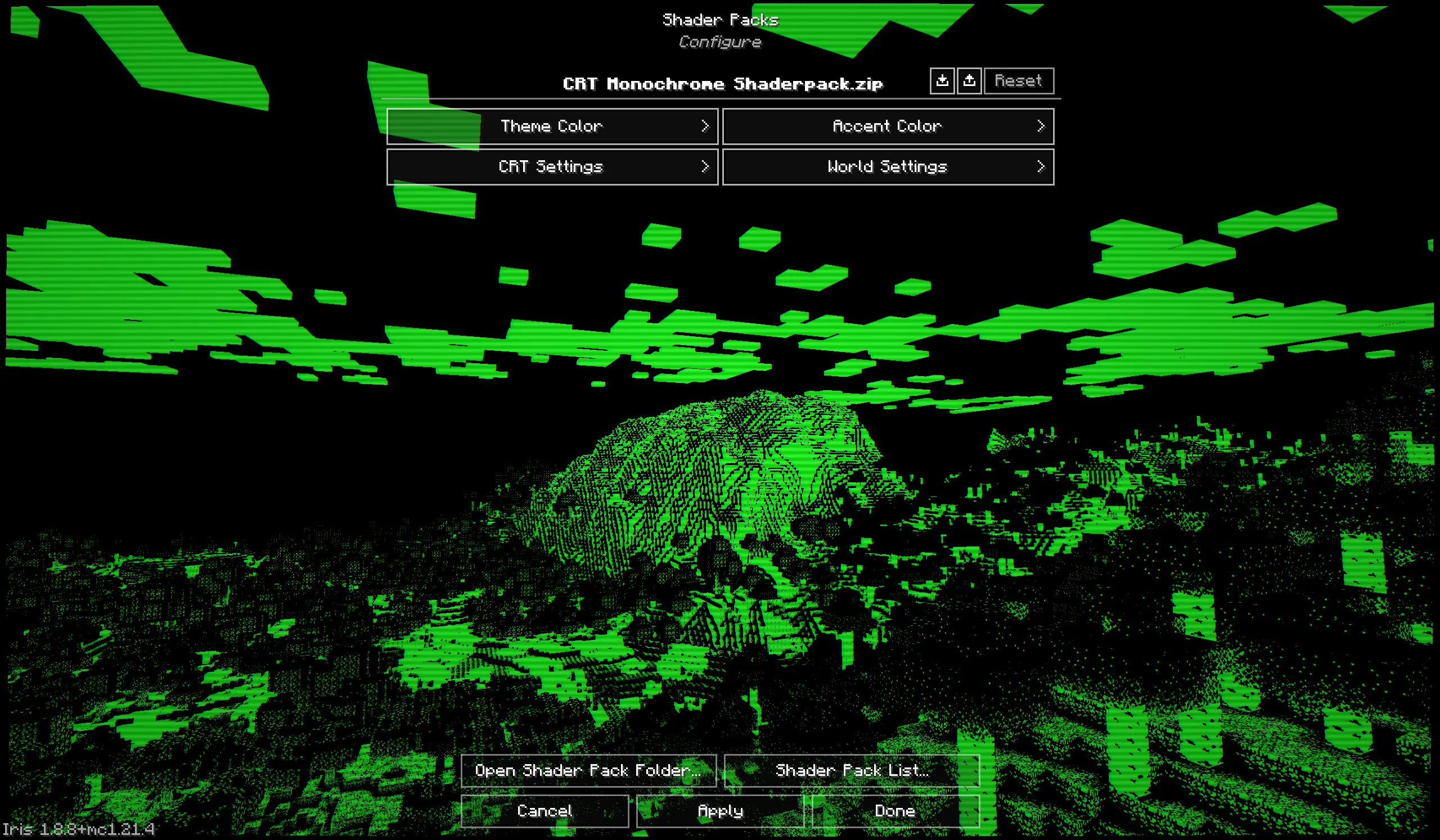Apply the current shader settings
The width and height of the screenshot is (1440, 840).
point(719,811)
